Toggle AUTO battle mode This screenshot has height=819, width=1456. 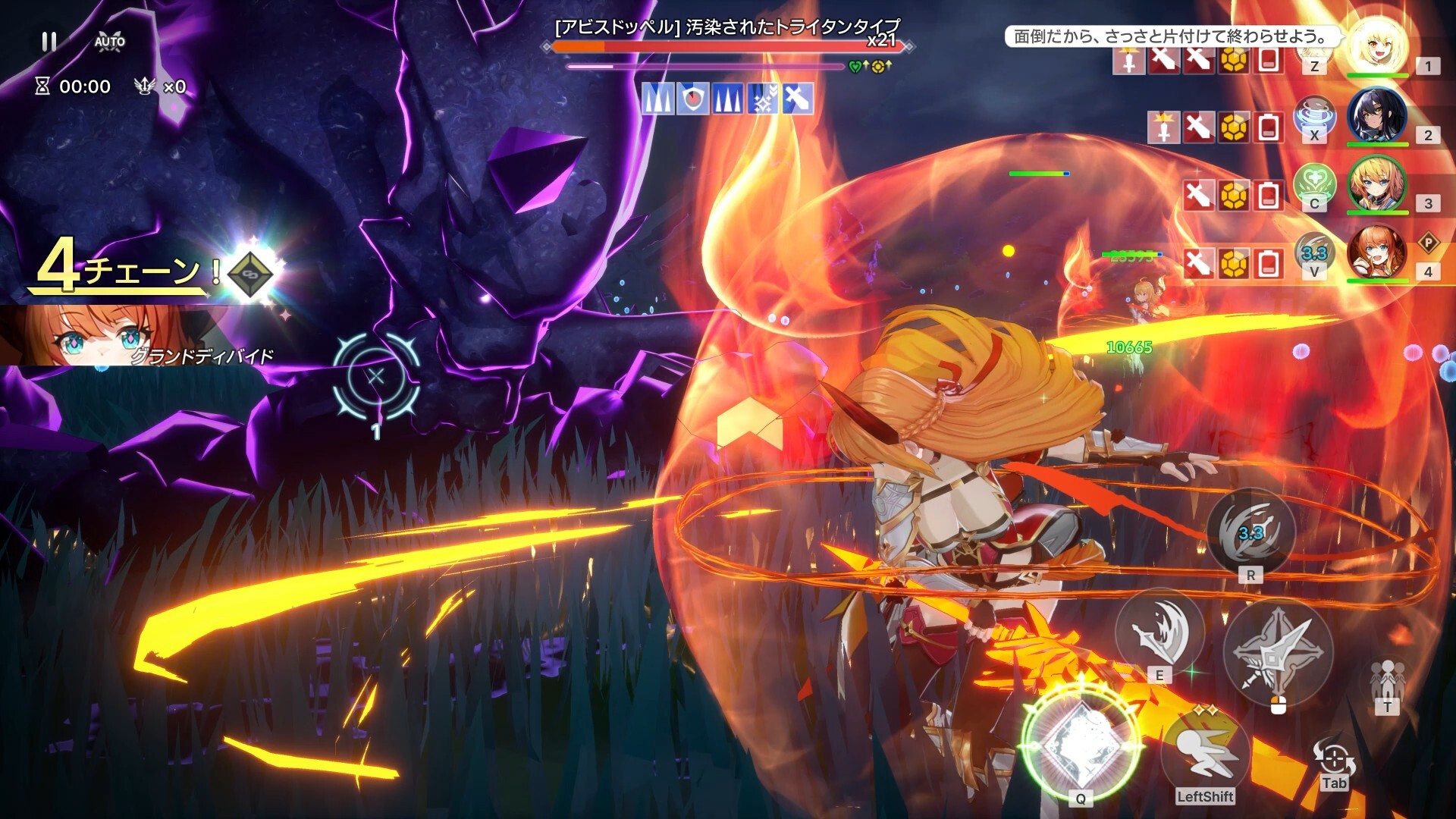click(110, 42)
